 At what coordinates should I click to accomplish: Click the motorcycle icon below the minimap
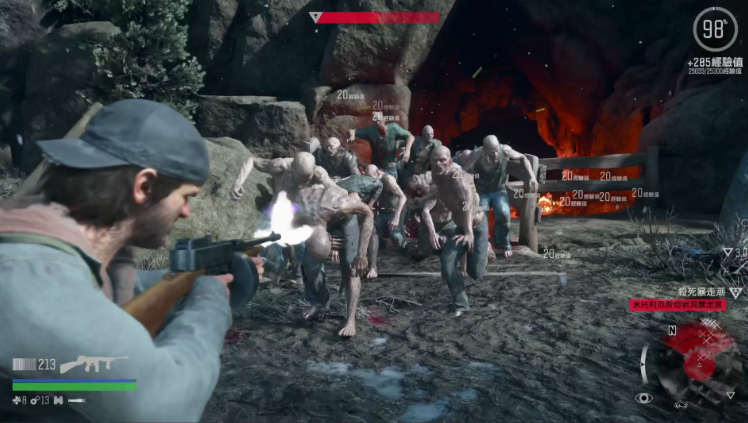[682, 404]
